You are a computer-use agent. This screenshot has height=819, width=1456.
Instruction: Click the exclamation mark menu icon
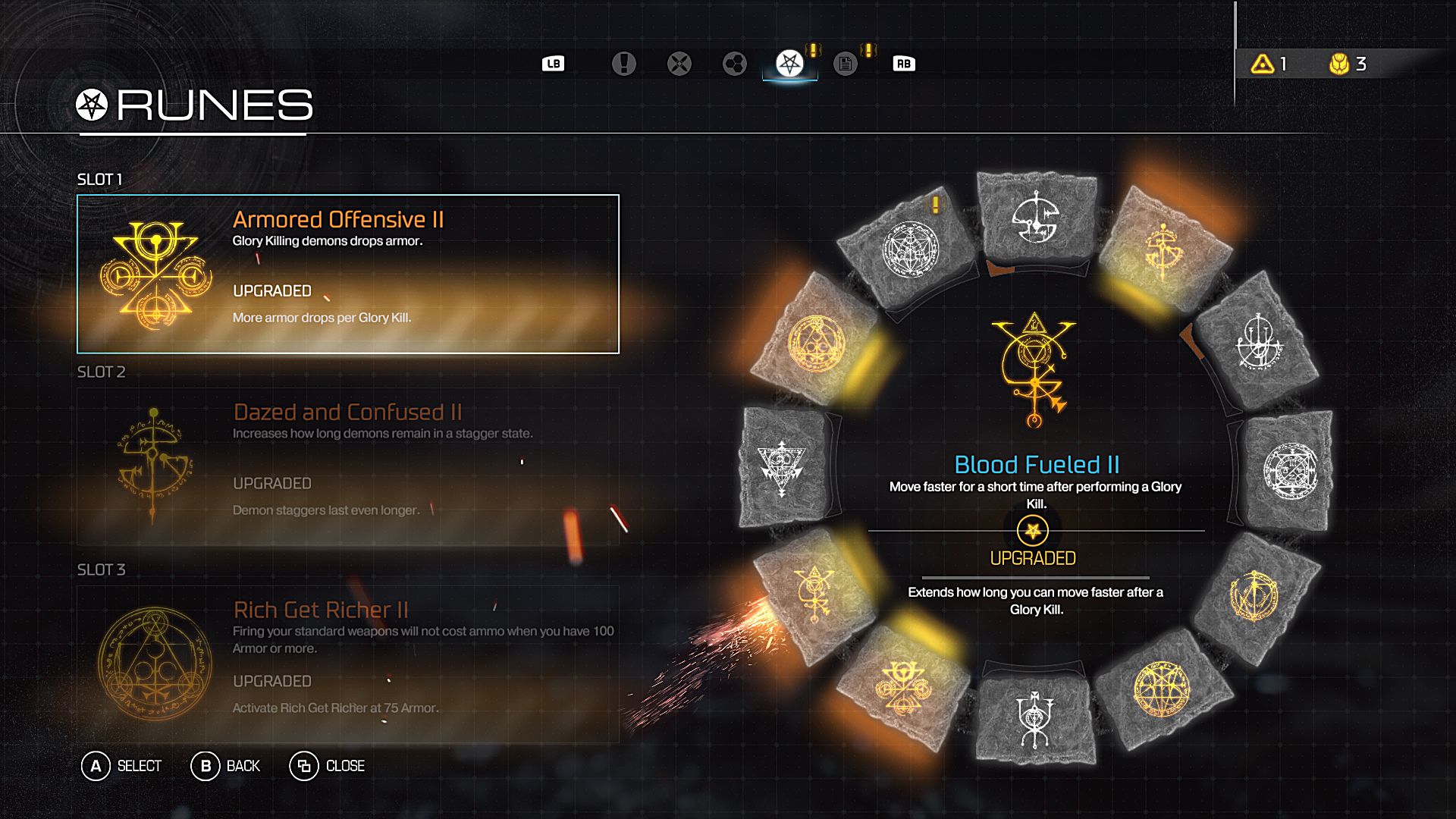(x=624, y=64)
